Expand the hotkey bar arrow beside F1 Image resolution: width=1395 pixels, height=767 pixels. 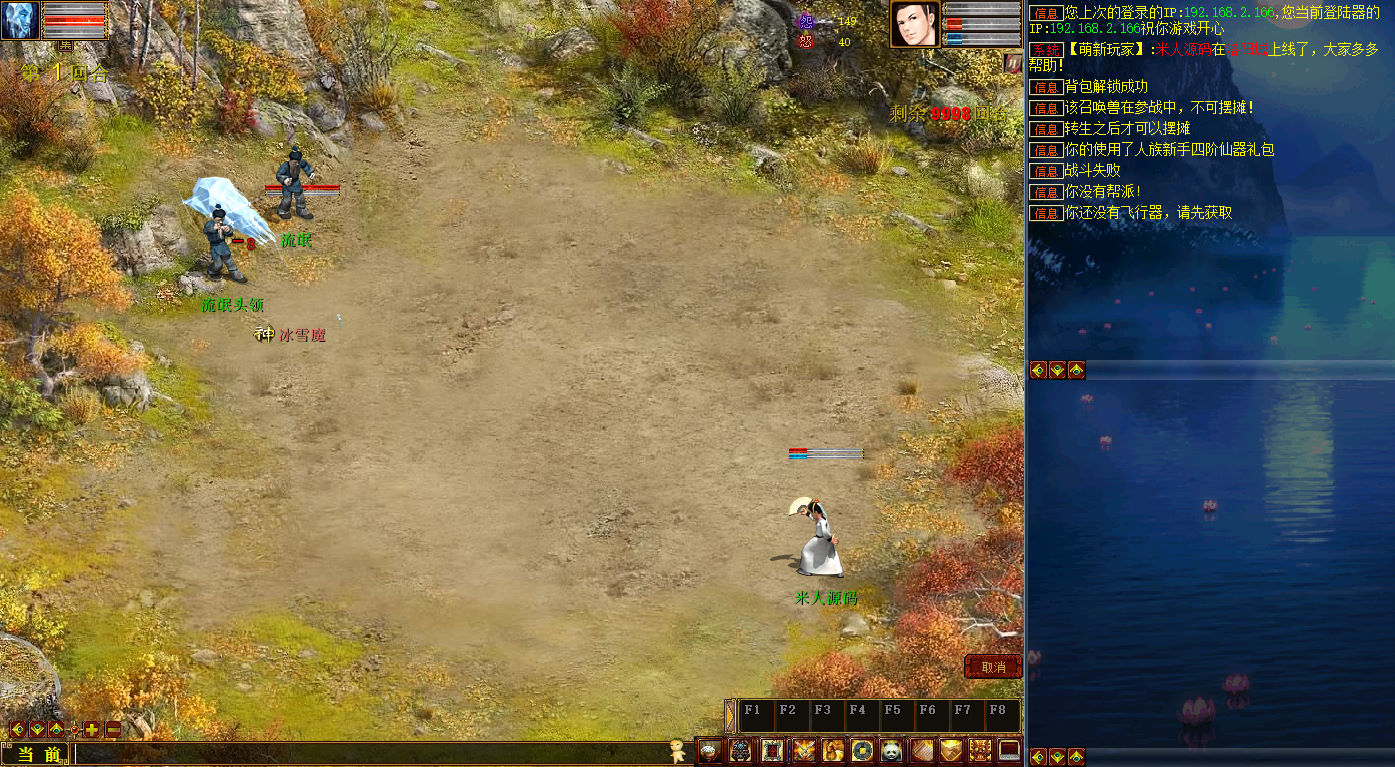pyautogui.click(x=730, y=716)
